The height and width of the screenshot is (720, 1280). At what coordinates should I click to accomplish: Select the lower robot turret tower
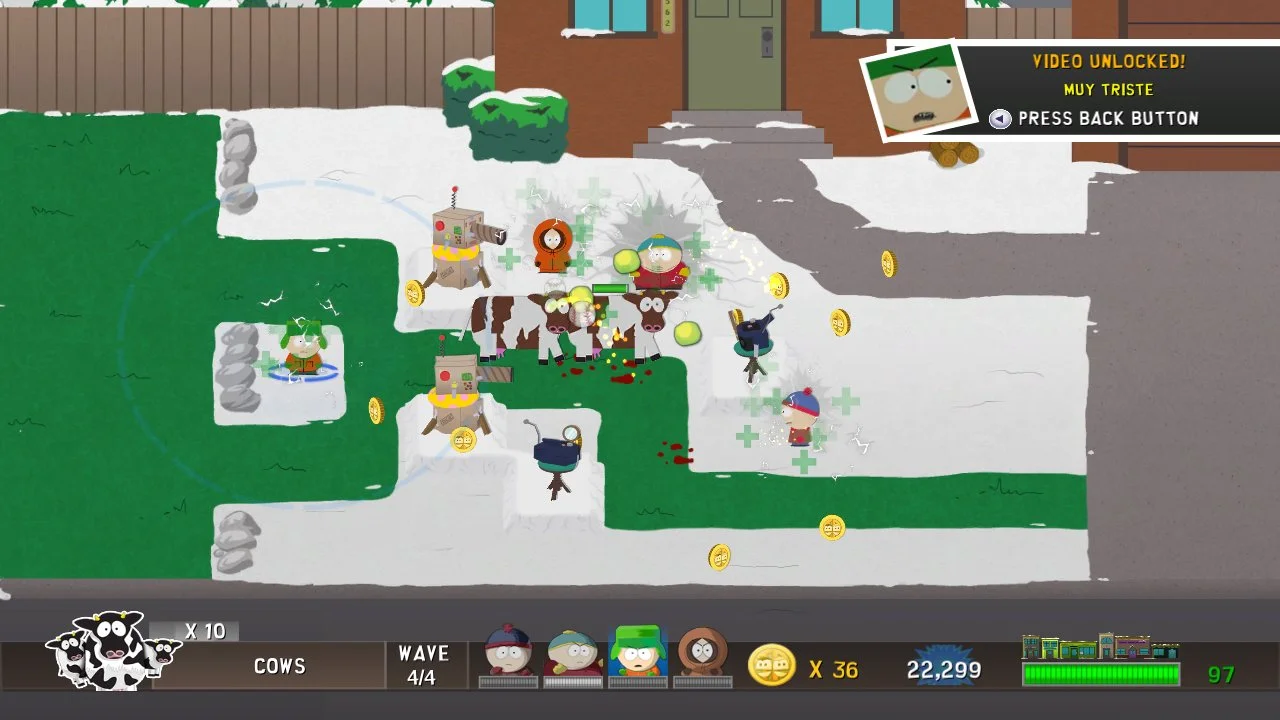pyautogui.click(x=455, y=395)
